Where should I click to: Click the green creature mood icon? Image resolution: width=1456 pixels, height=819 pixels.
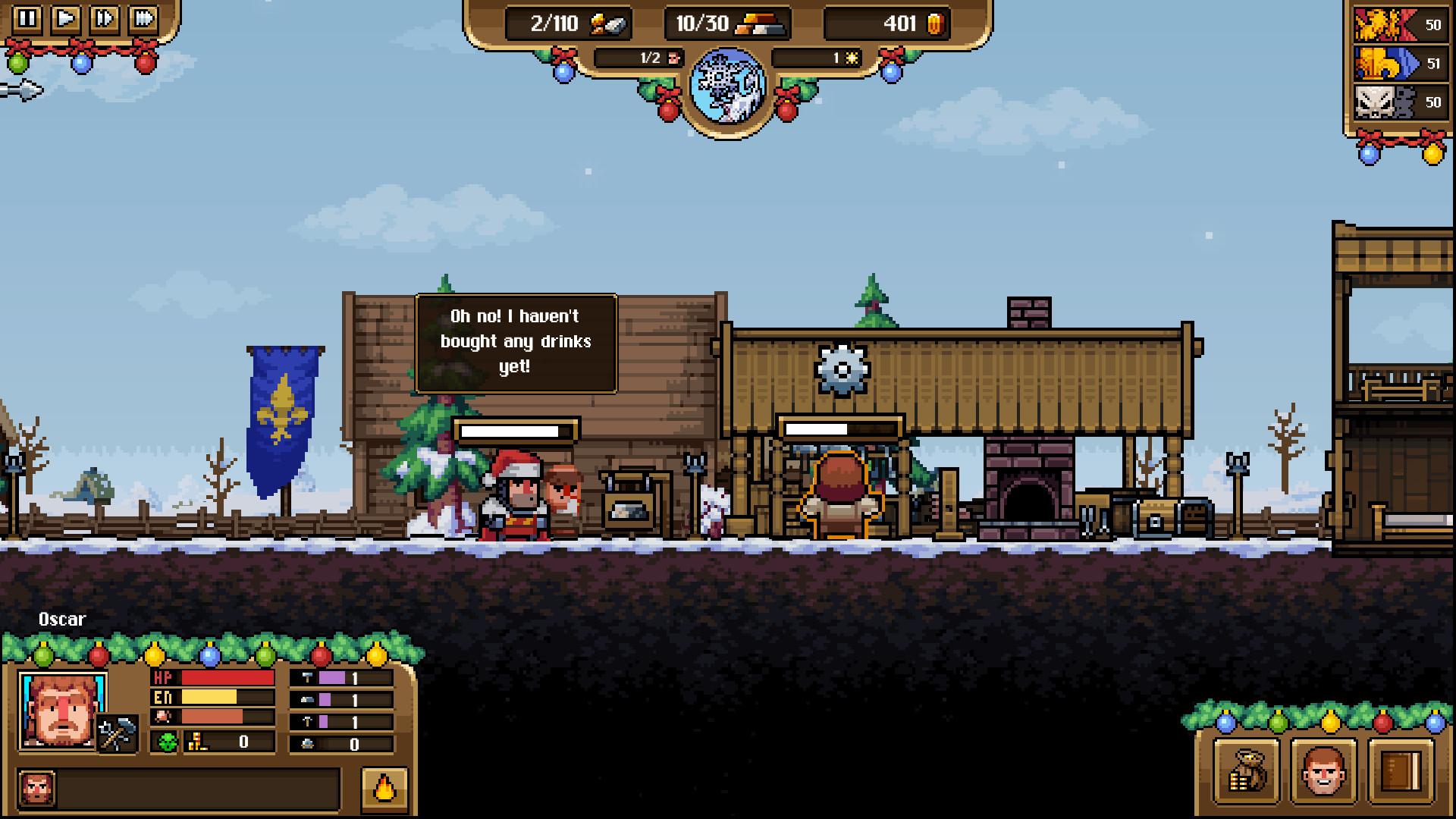click(168, 741)
